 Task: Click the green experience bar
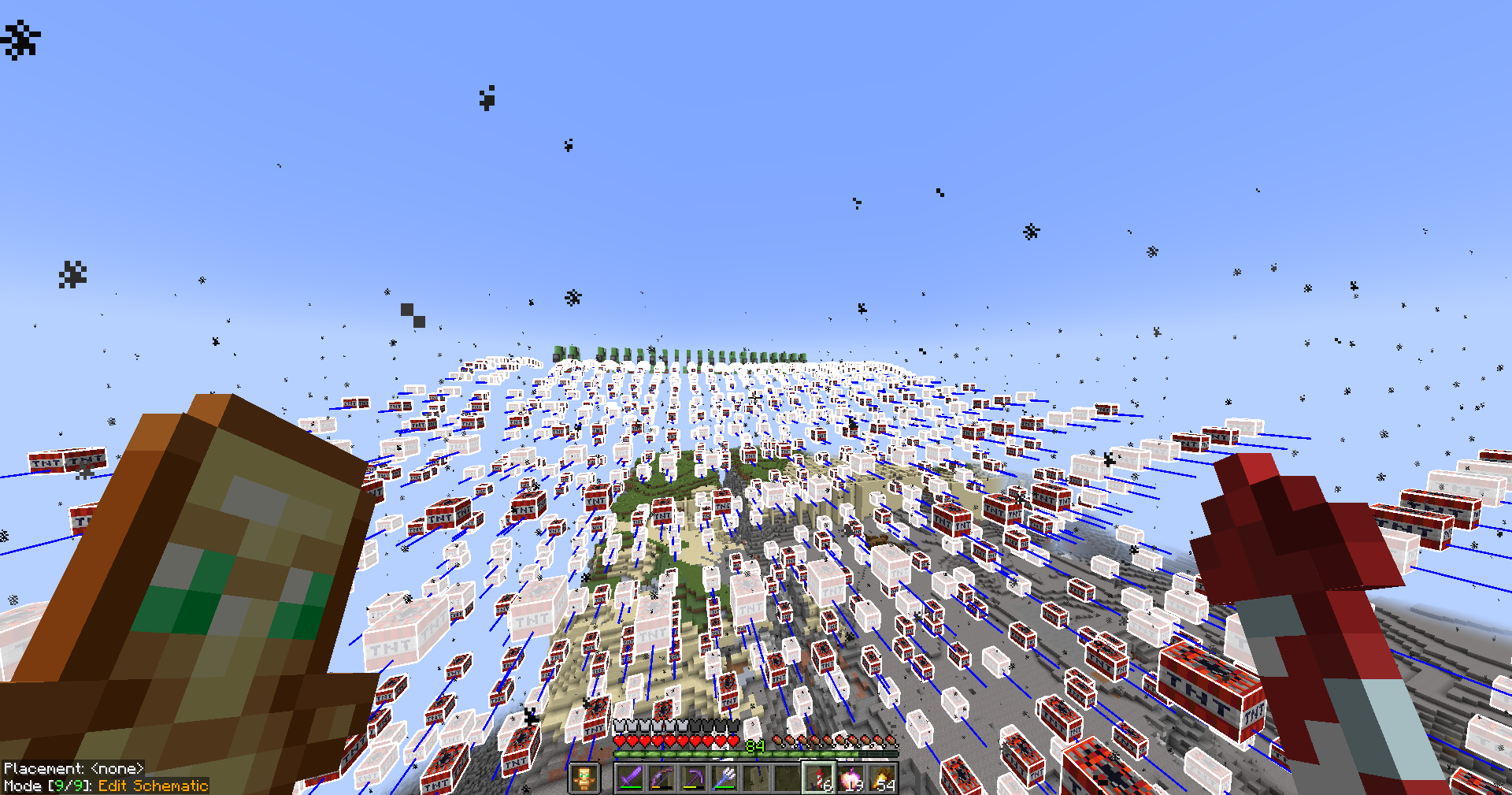pyautogui.click(x=693, y=753)
